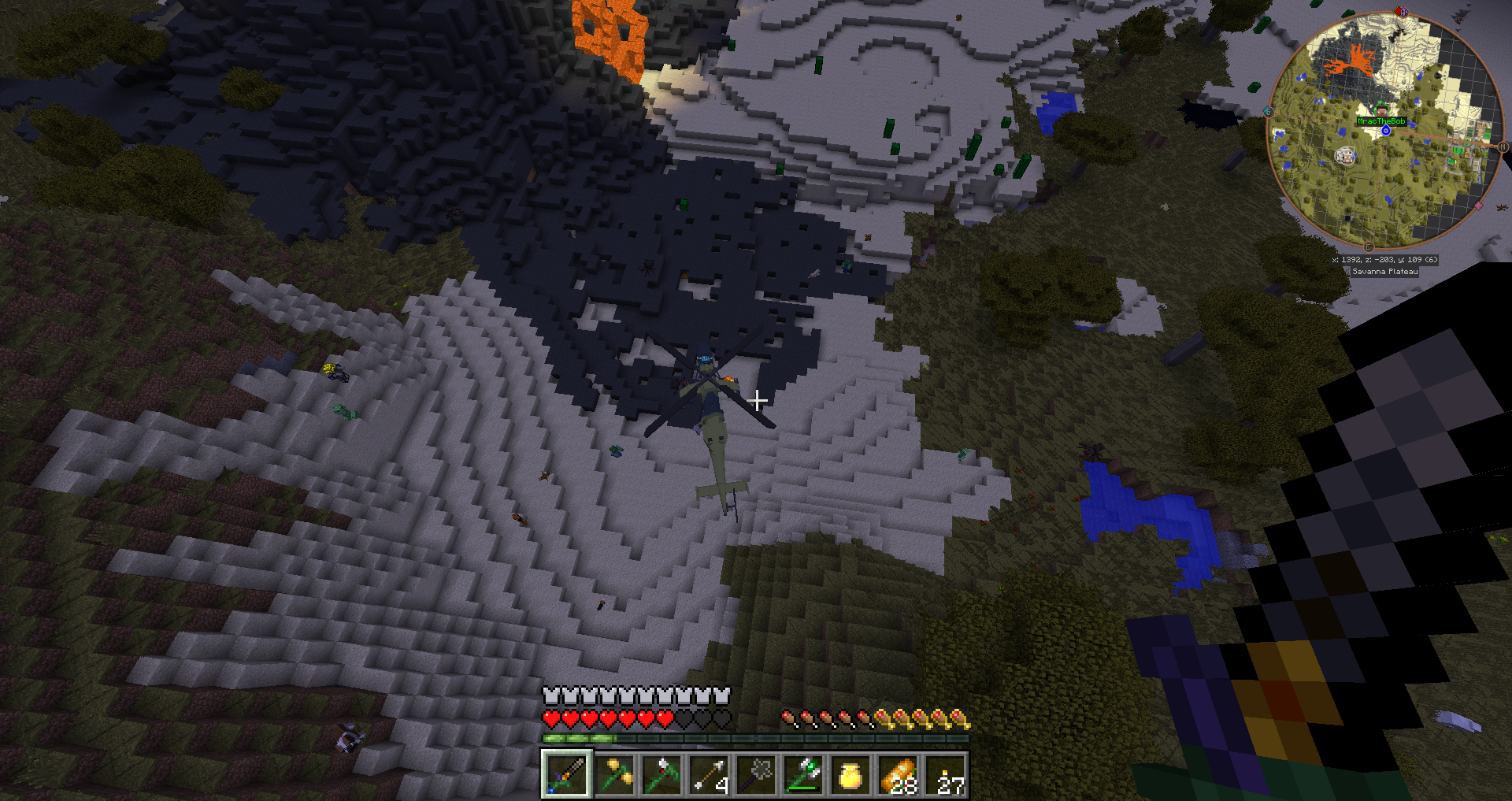1512x801 pixels.
Task: Click the circular minimap
Action: tap(1384, 130)
